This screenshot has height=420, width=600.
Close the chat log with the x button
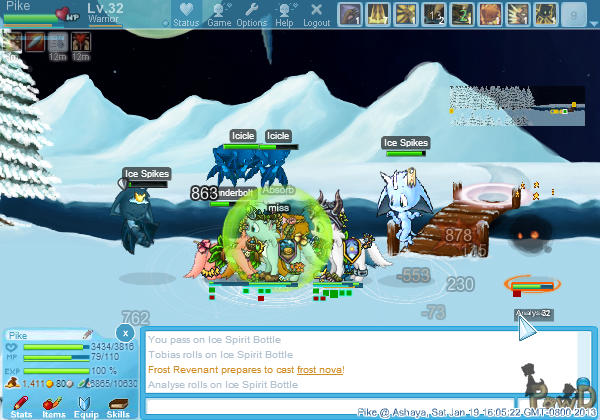[x=124, y=332]
